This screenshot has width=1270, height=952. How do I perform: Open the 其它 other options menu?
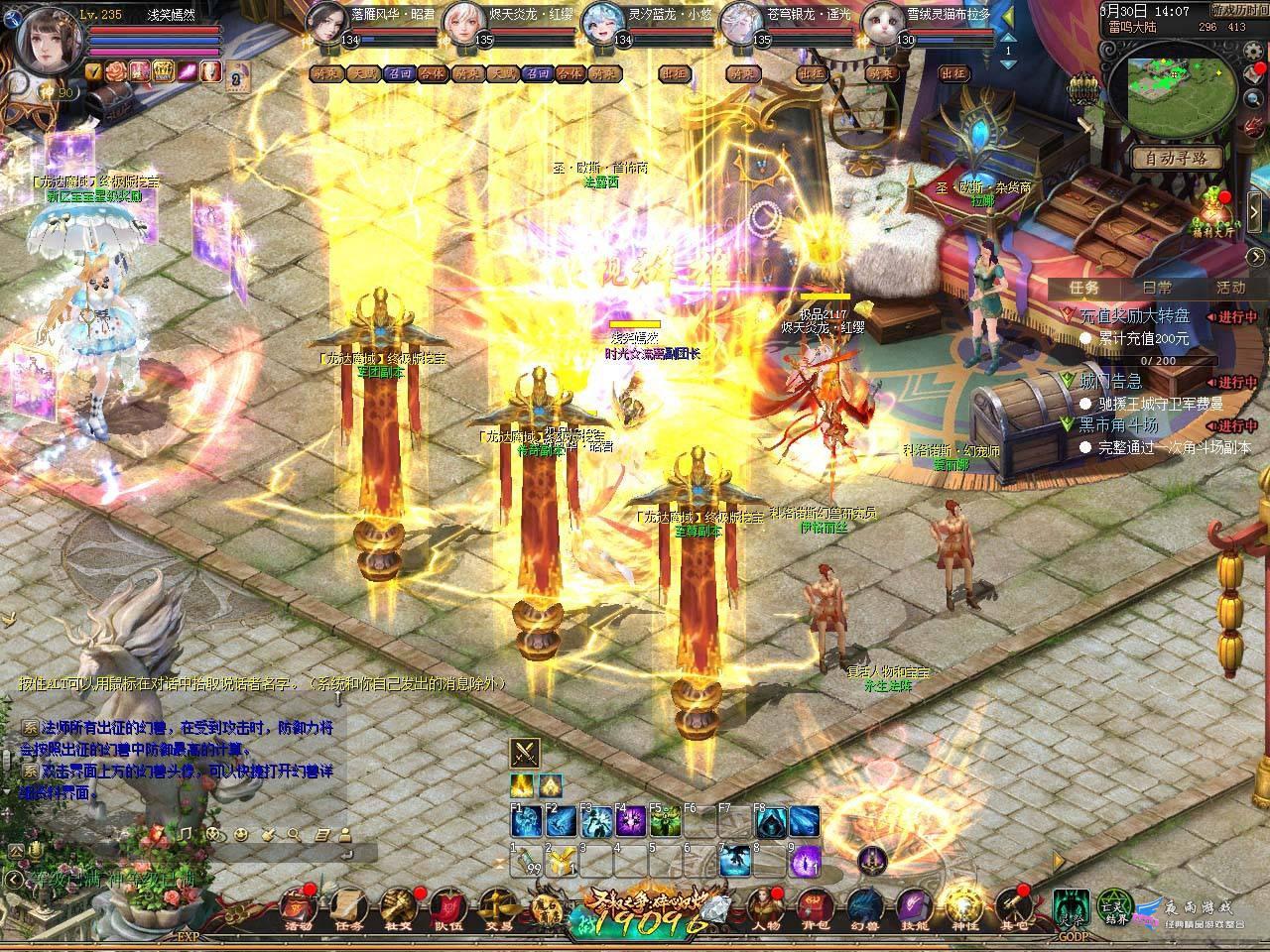[1014, 906]
